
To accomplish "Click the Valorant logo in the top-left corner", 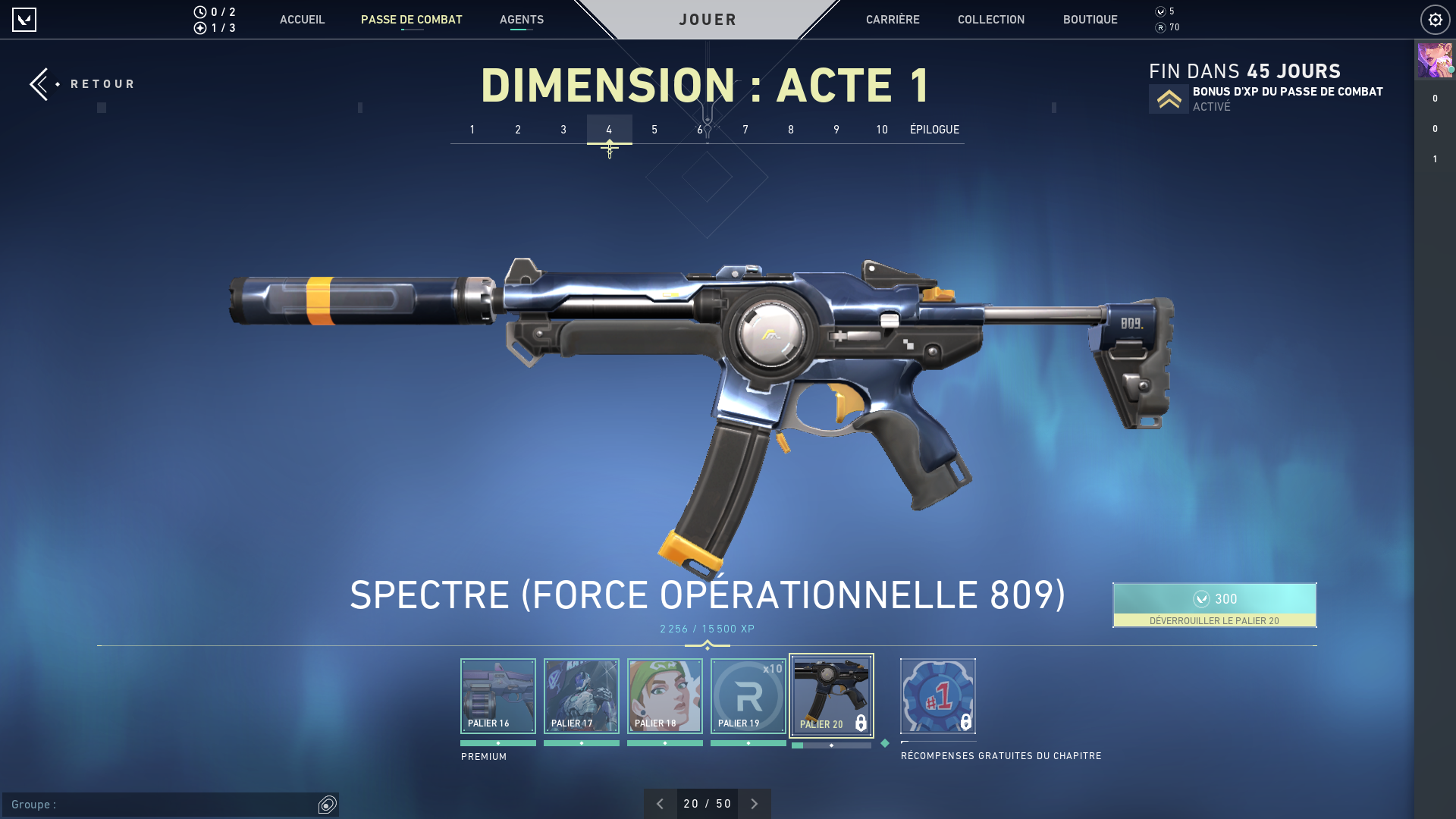I will click(x=25, y=20).
